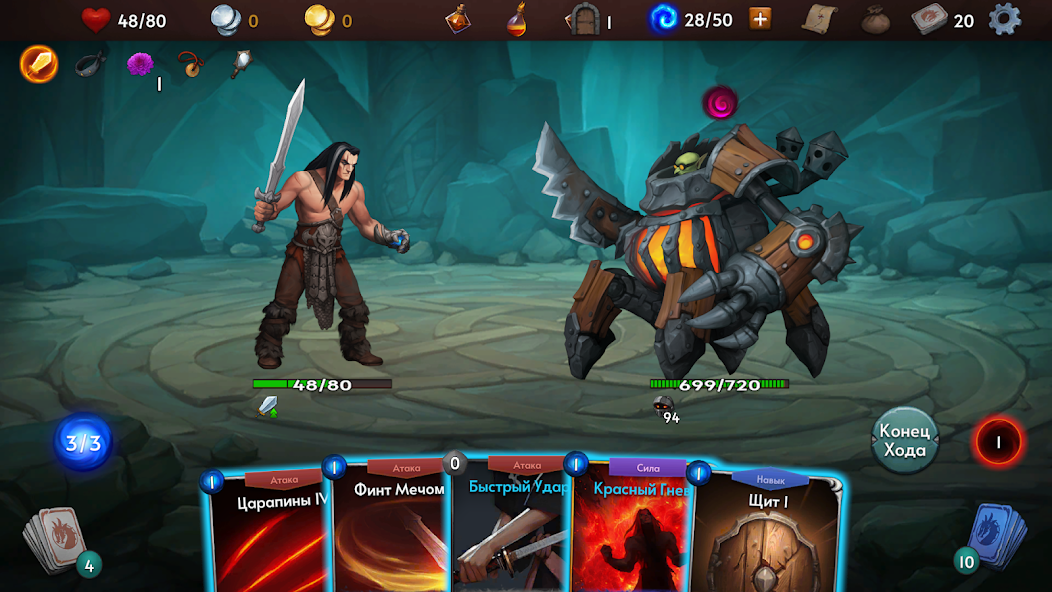Open the blue discard pile
This screenshot has width=1052, height=592.
pos(994,535)
